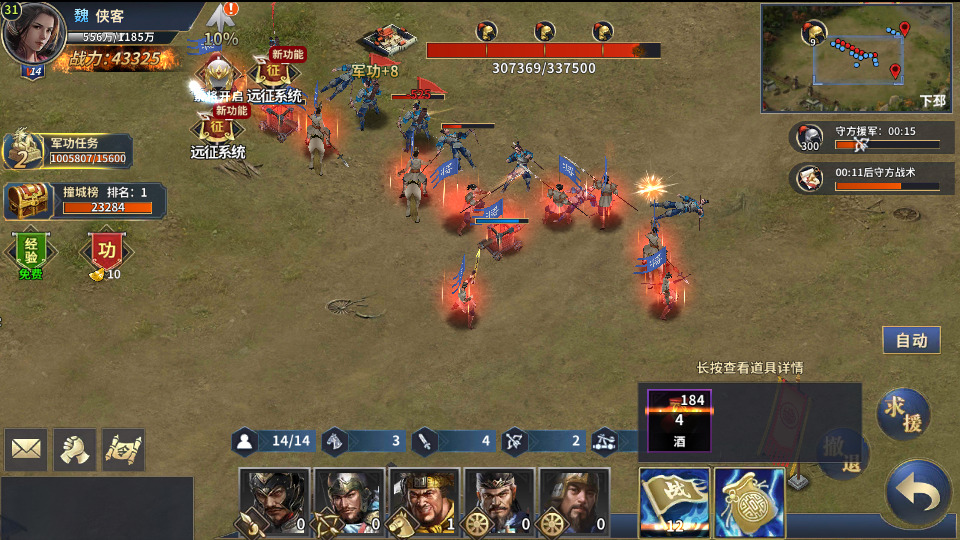Open the mail envelope icon
The width and height of the screenshot is (960, 540).
click(x=26, y=450)
